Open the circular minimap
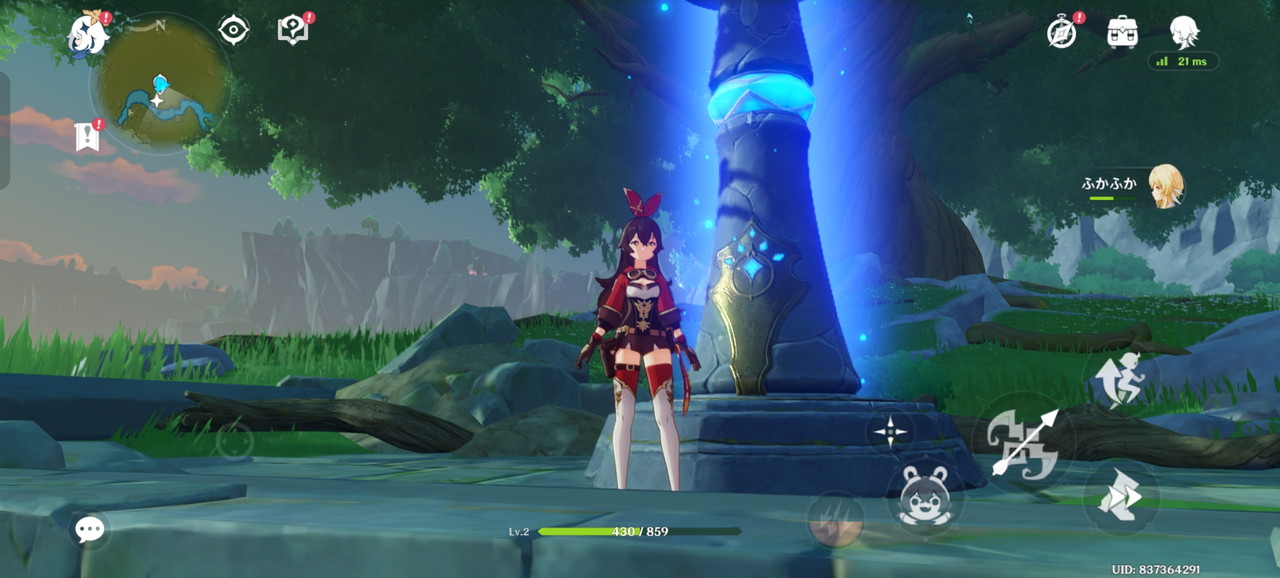The width and height of the screenshot is (1280, 578). click(x=160, y=84)
